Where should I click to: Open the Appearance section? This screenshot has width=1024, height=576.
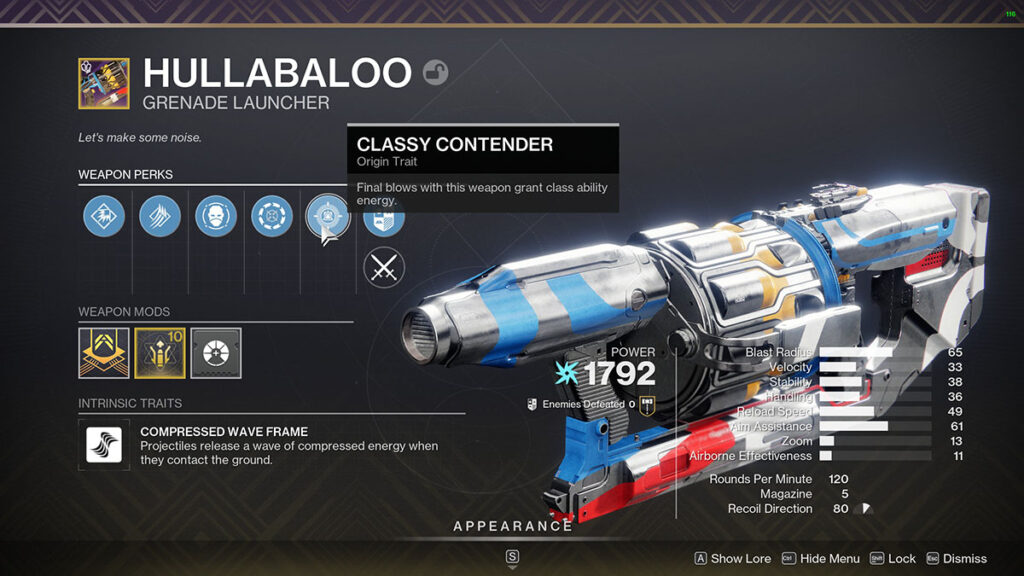click(x=513, y=526)
